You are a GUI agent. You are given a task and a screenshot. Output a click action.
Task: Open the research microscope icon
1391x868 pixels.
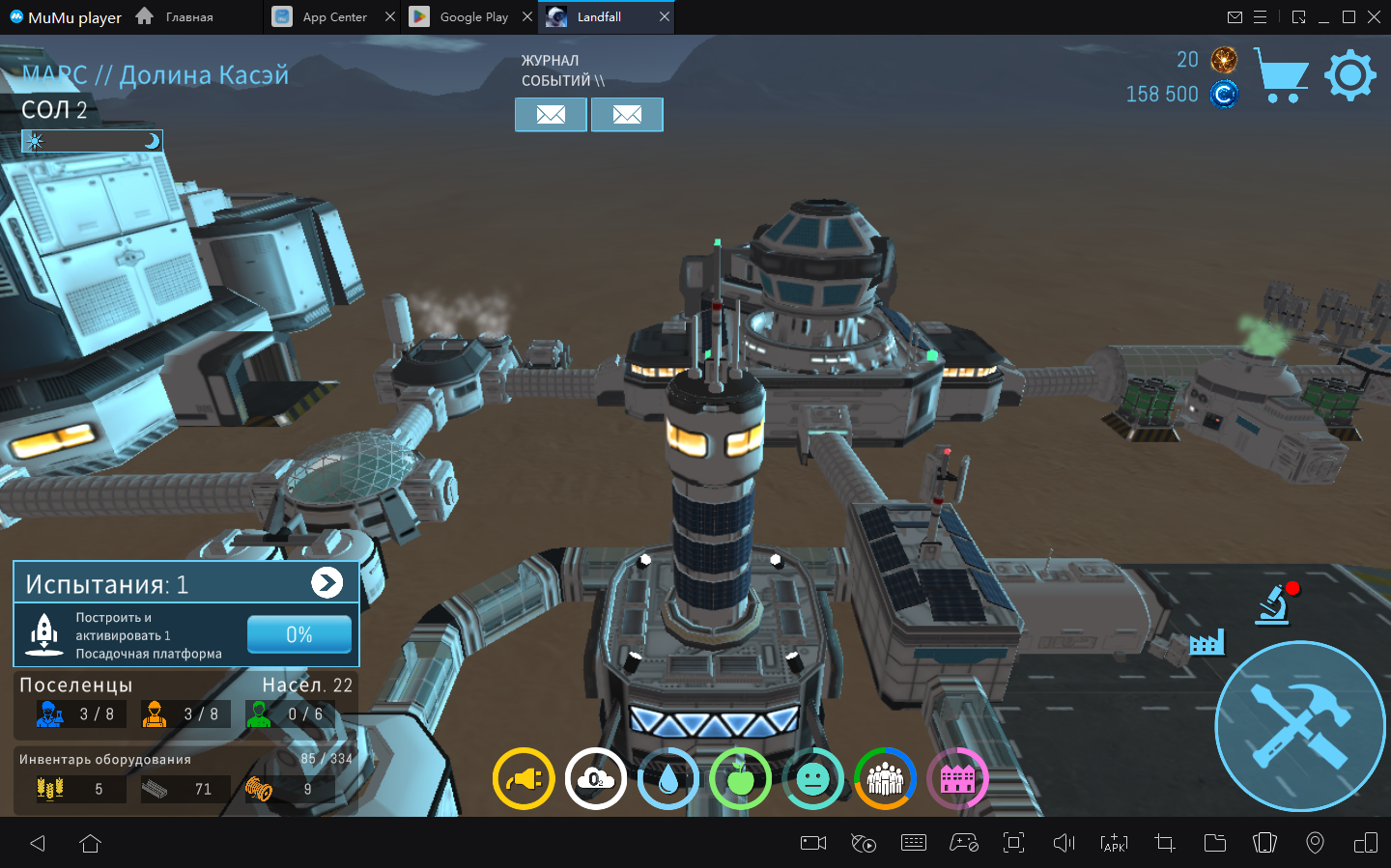(x=1275, y=604)
